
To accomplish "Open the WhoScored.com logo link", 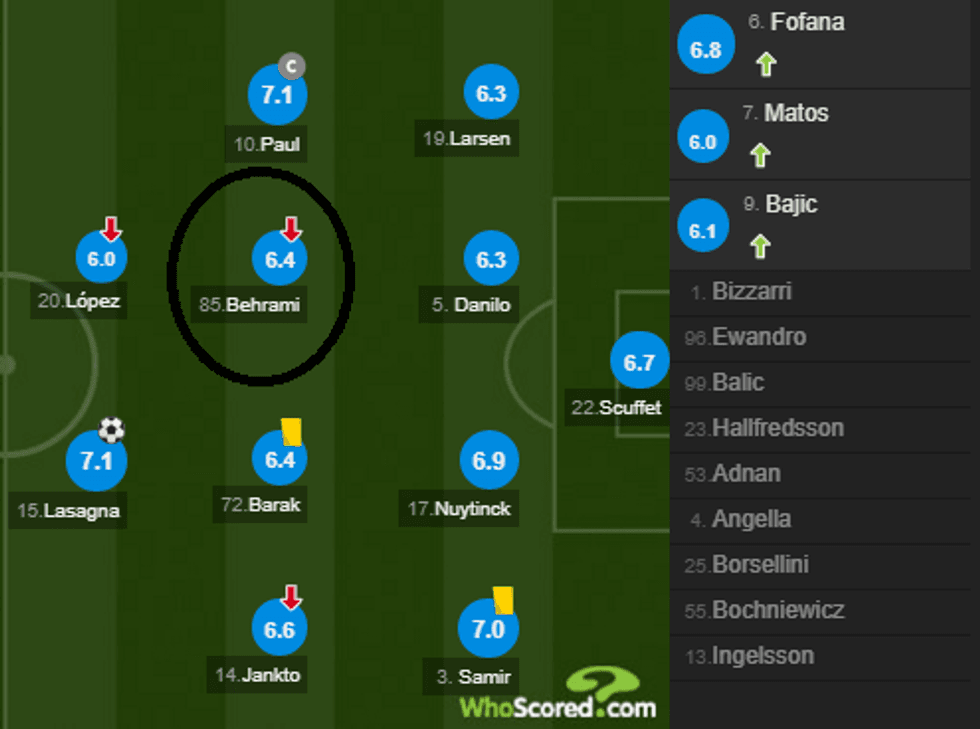I will click(558, 697).
